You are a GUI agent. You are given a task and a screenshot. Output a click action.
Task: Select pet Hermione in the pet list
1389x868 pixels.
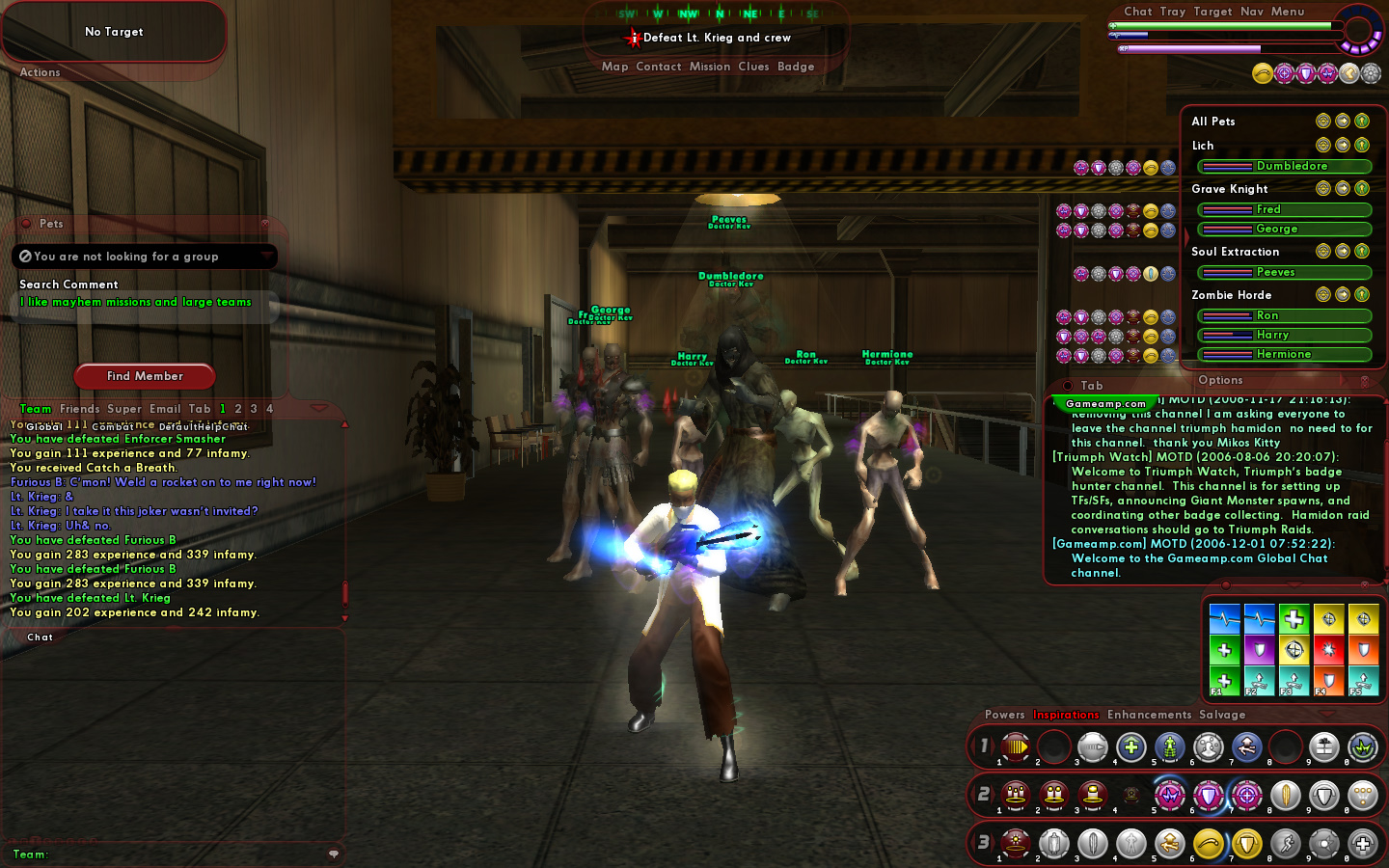[x=1284, y=354]
